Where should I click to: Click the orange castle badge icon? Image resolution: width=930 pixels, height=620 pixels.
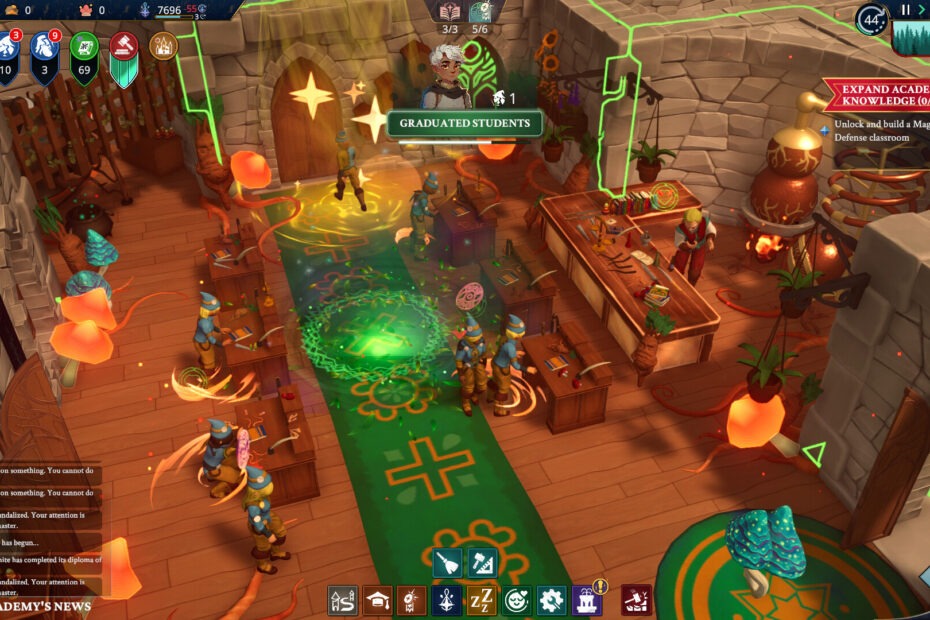[163, 45]
